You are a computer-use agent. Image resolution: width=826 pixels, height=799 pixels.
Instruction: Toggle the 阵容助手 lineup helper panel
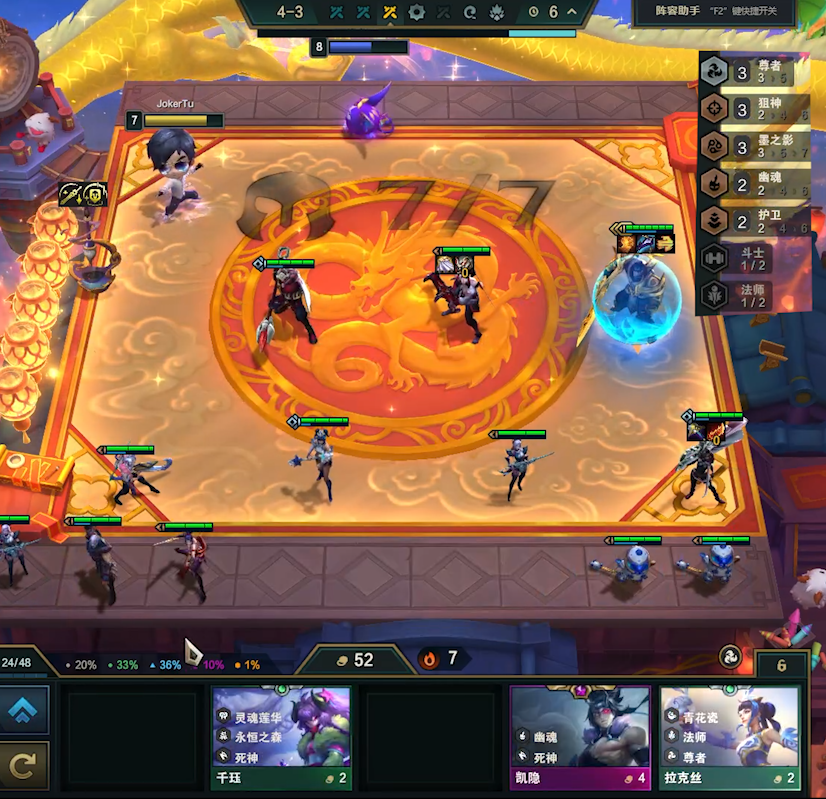716,12
